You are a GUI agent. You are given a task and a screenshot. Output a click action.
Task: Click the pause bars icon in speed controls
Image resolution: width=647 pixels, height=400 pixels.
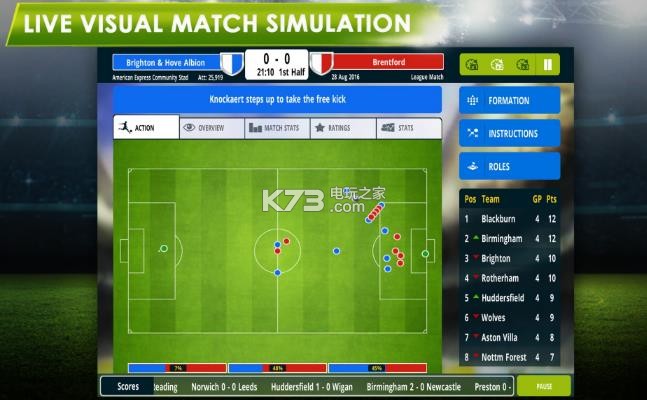tap(548, 66)
